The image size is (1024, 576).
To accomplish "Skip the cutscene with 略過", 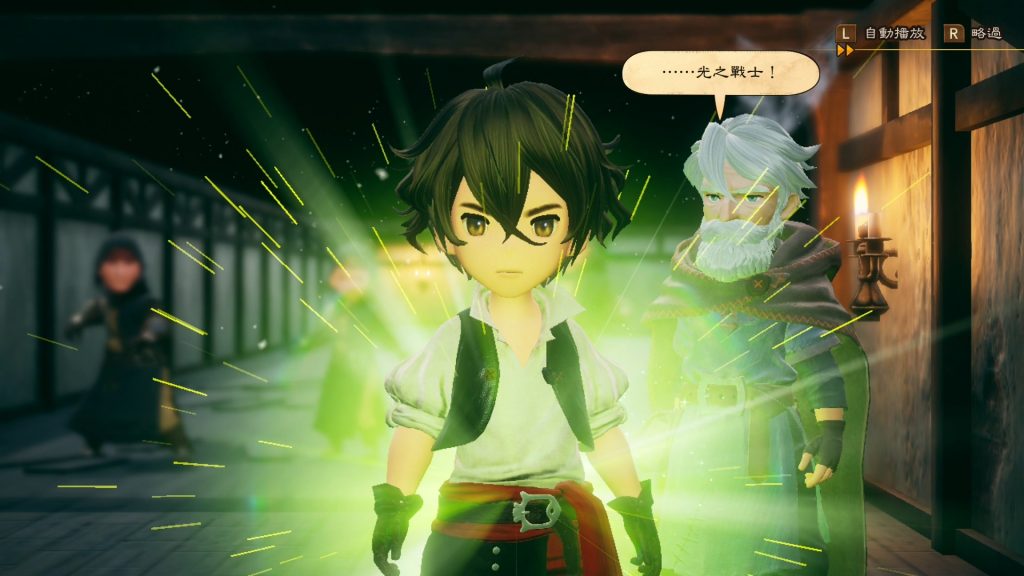I will 974,33.
